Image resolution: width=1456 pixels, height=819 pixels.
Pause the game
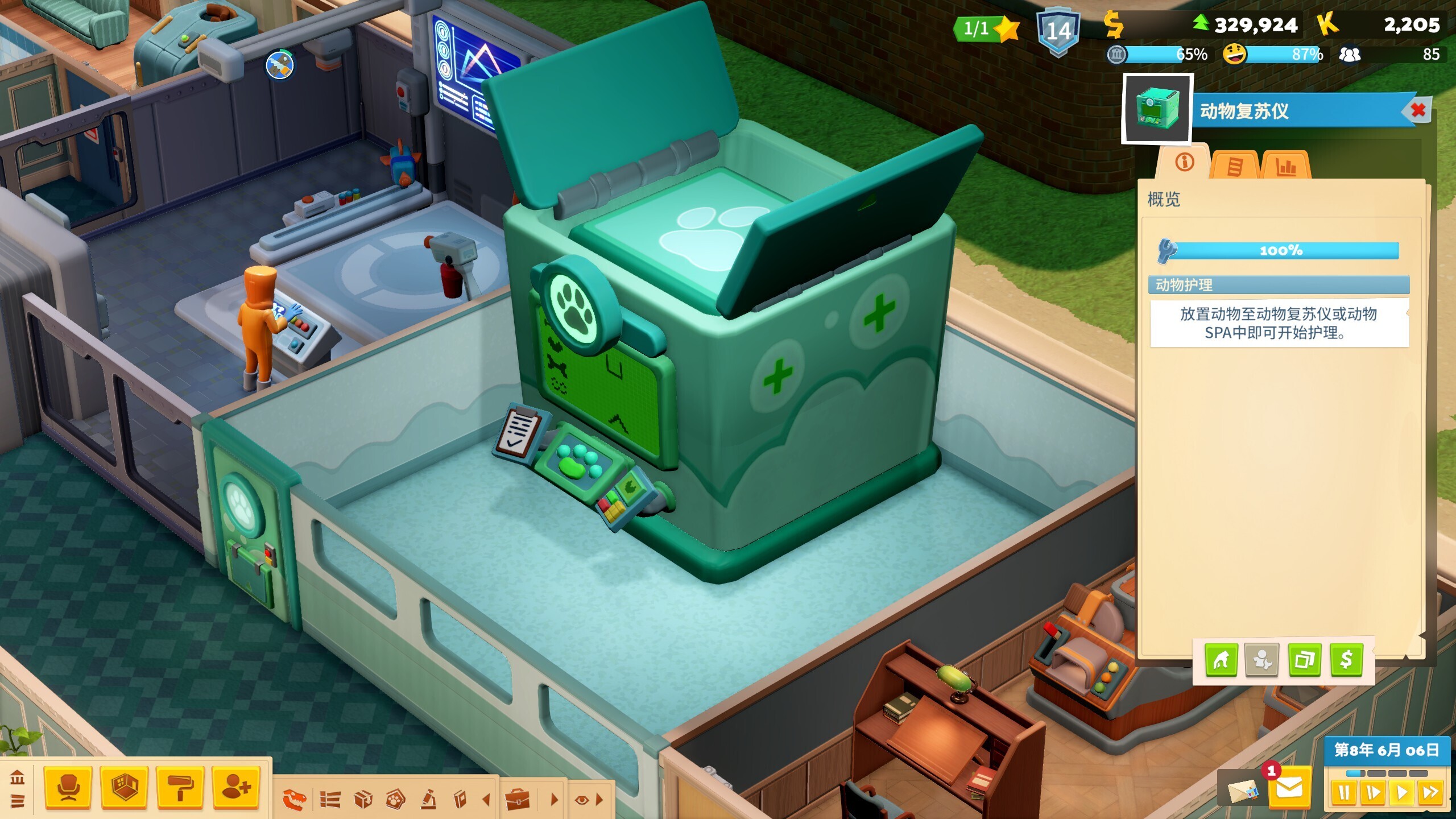pyautogui.click(x=1343, y=792)
